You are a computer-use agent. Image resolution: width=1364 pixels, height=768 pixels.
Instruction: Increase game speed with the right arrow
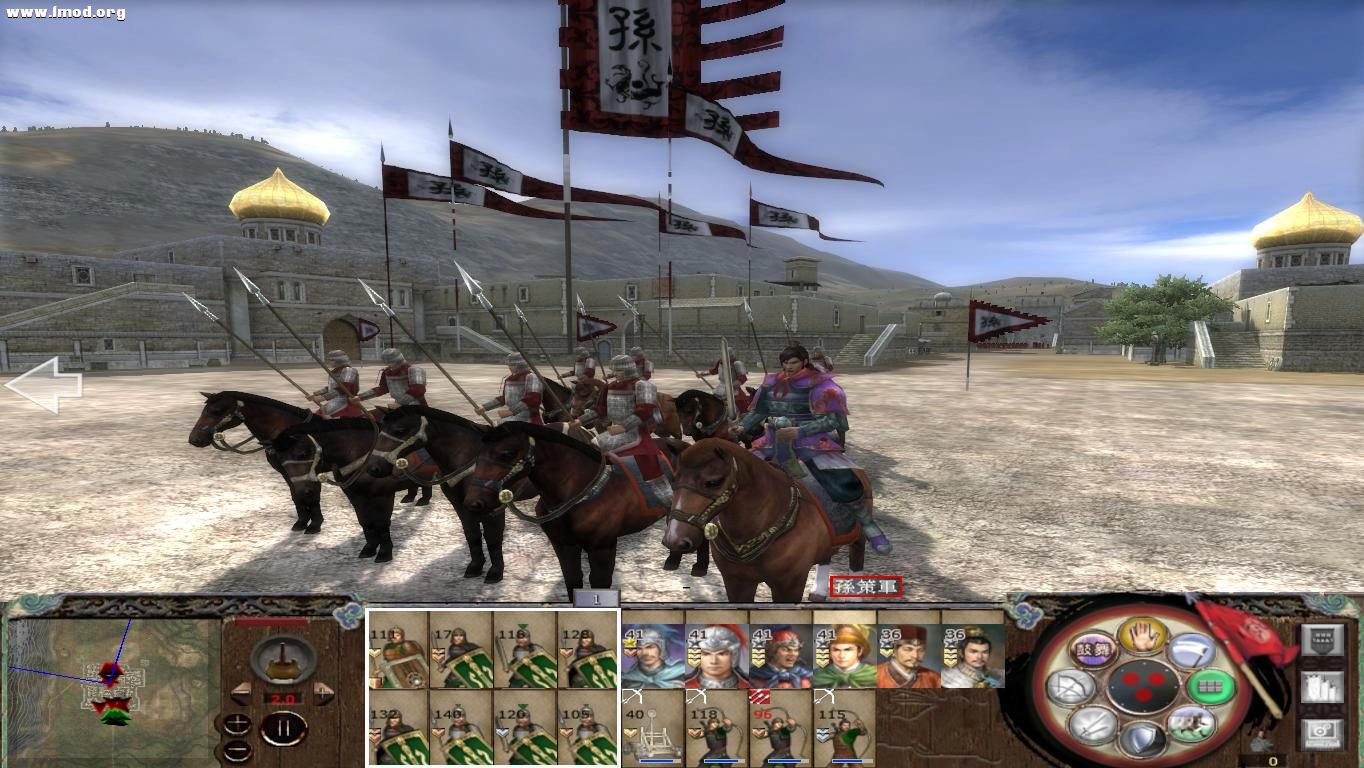click(x=323, y=691)
